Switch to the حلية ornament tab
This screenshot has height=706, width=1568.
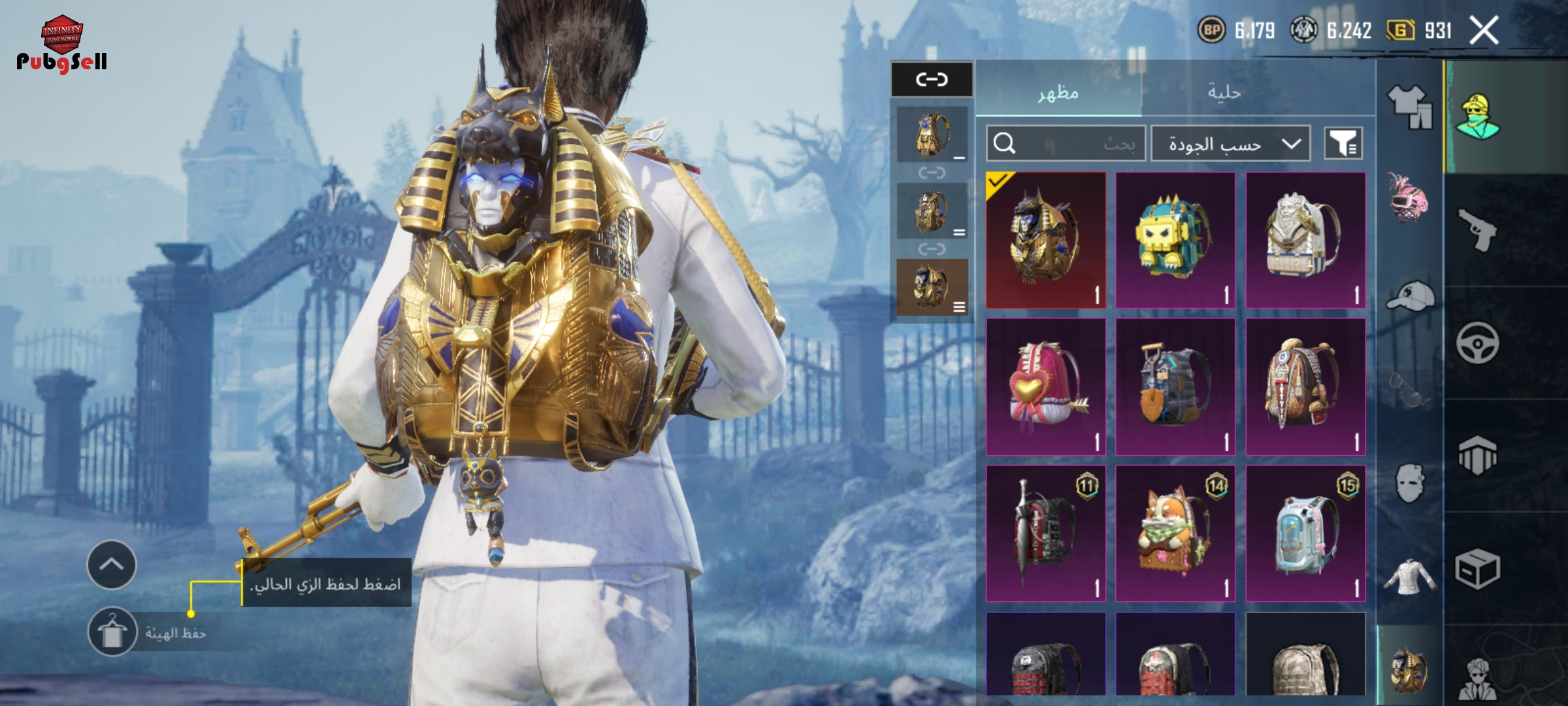click(1224, 92)
